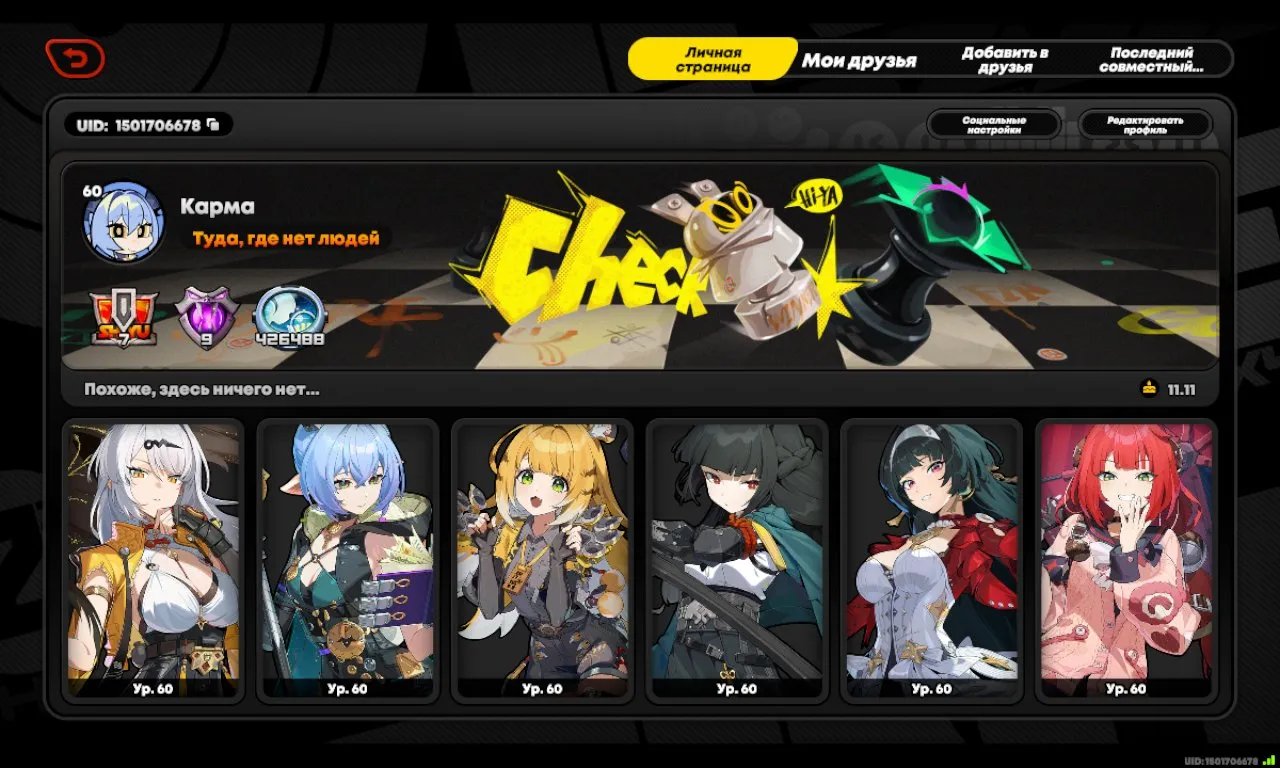Select the purple shield badge with number 9
This screenshot has width=1280, height=768.
pyautogui.click(x=208, y=313)
